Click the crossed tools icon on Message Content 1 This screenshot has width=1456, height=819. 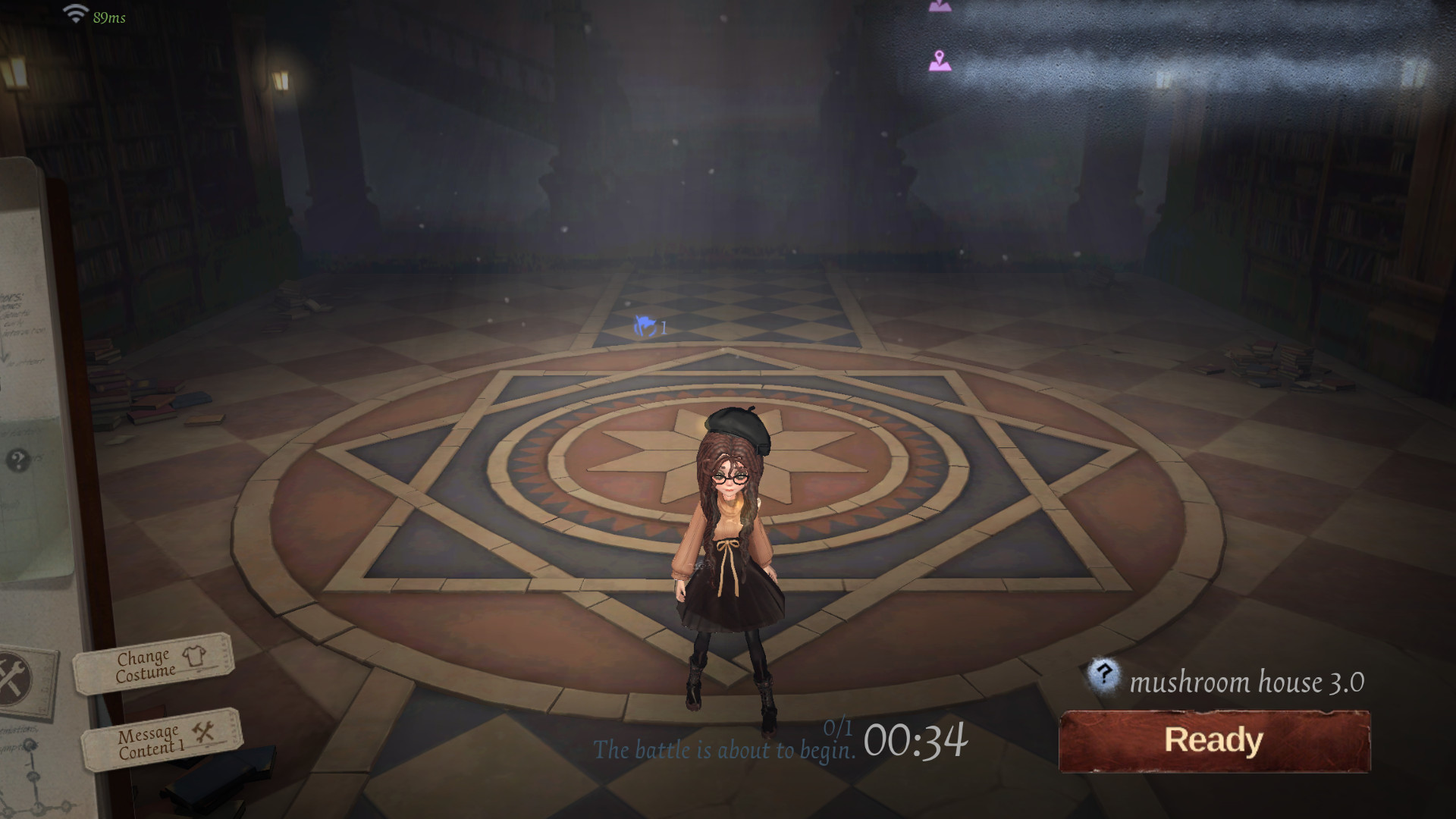[203, 733]
